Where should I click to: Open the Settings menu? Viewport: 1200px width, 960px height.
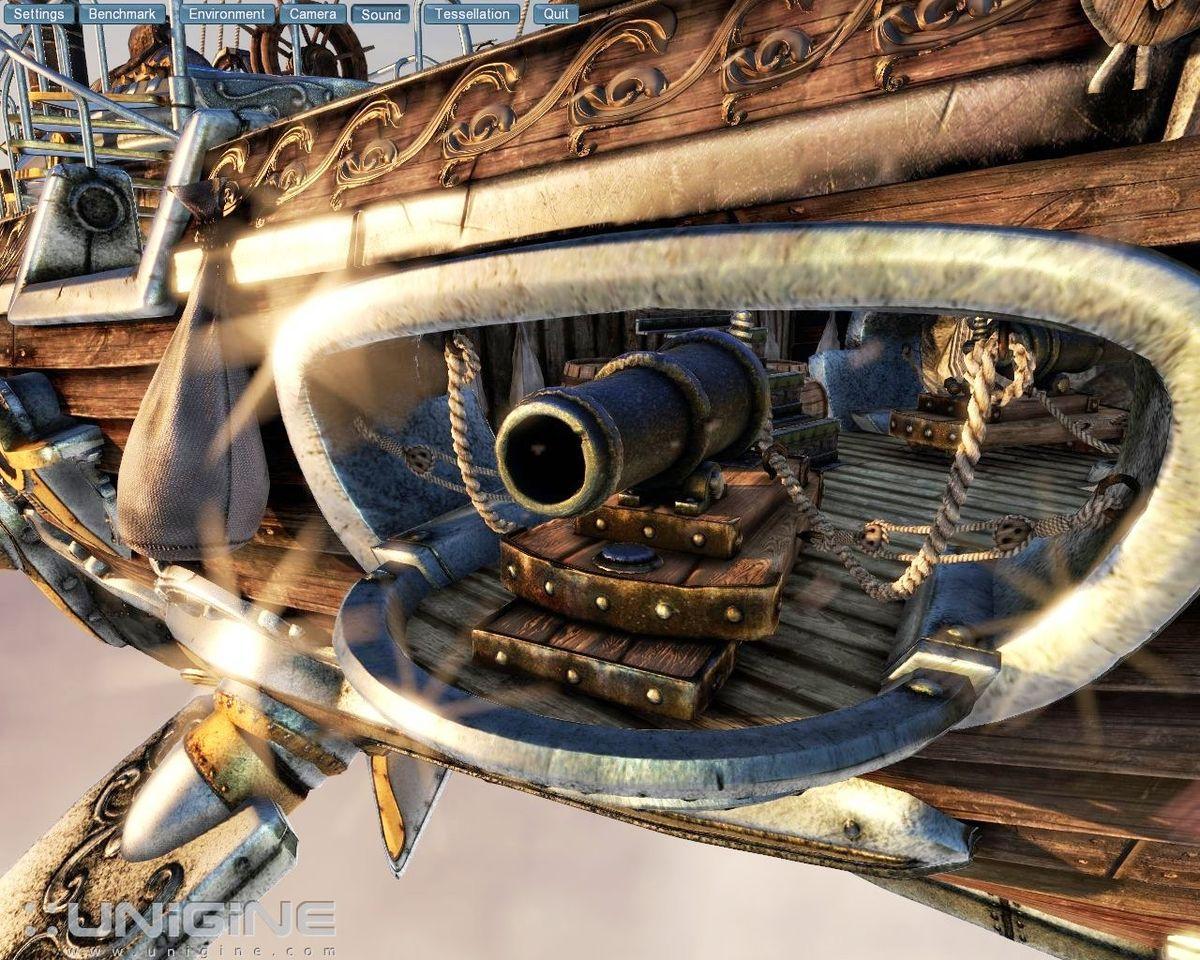(39, 14)
